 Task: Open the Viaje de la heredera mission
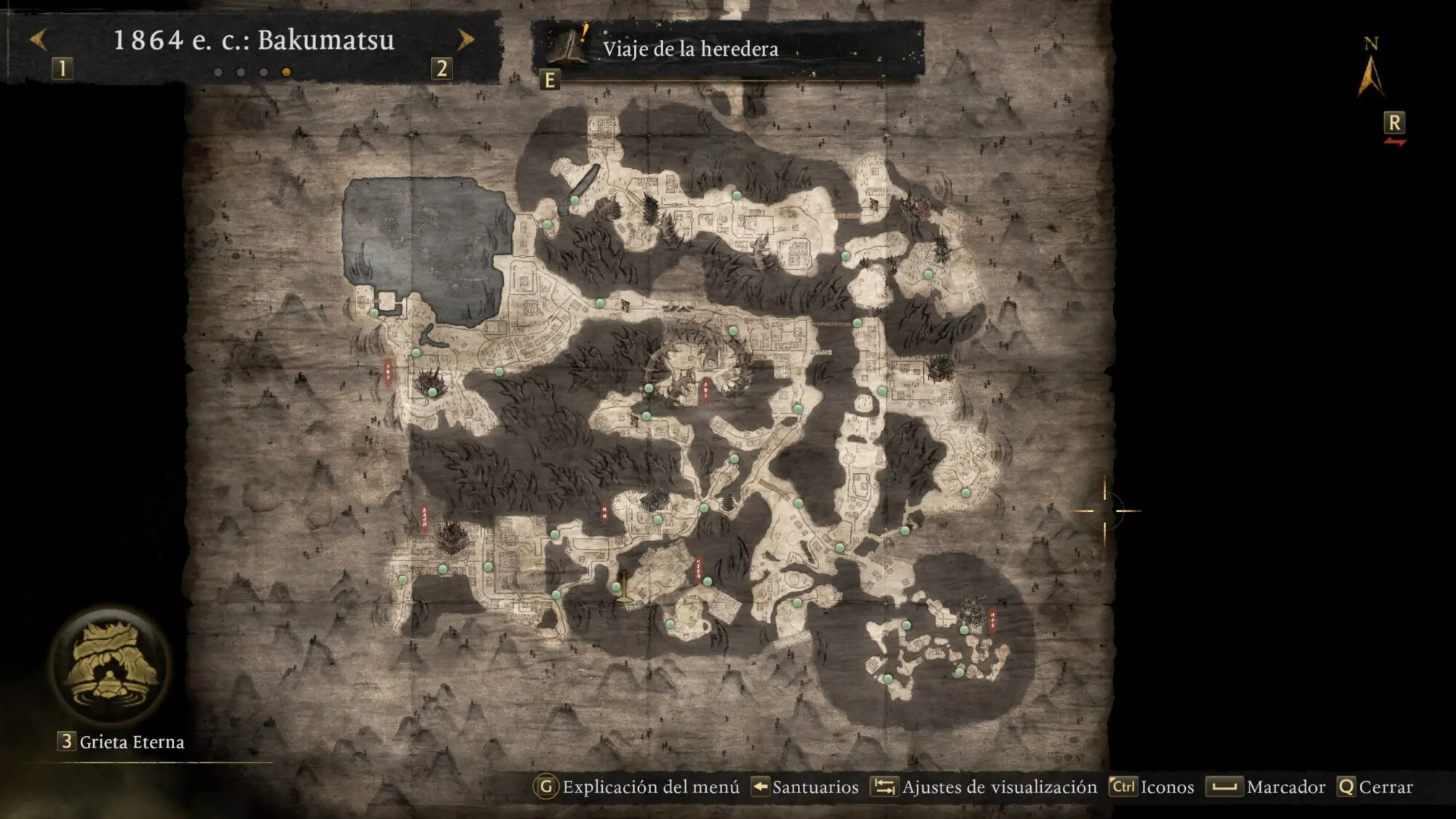point(689,49)
